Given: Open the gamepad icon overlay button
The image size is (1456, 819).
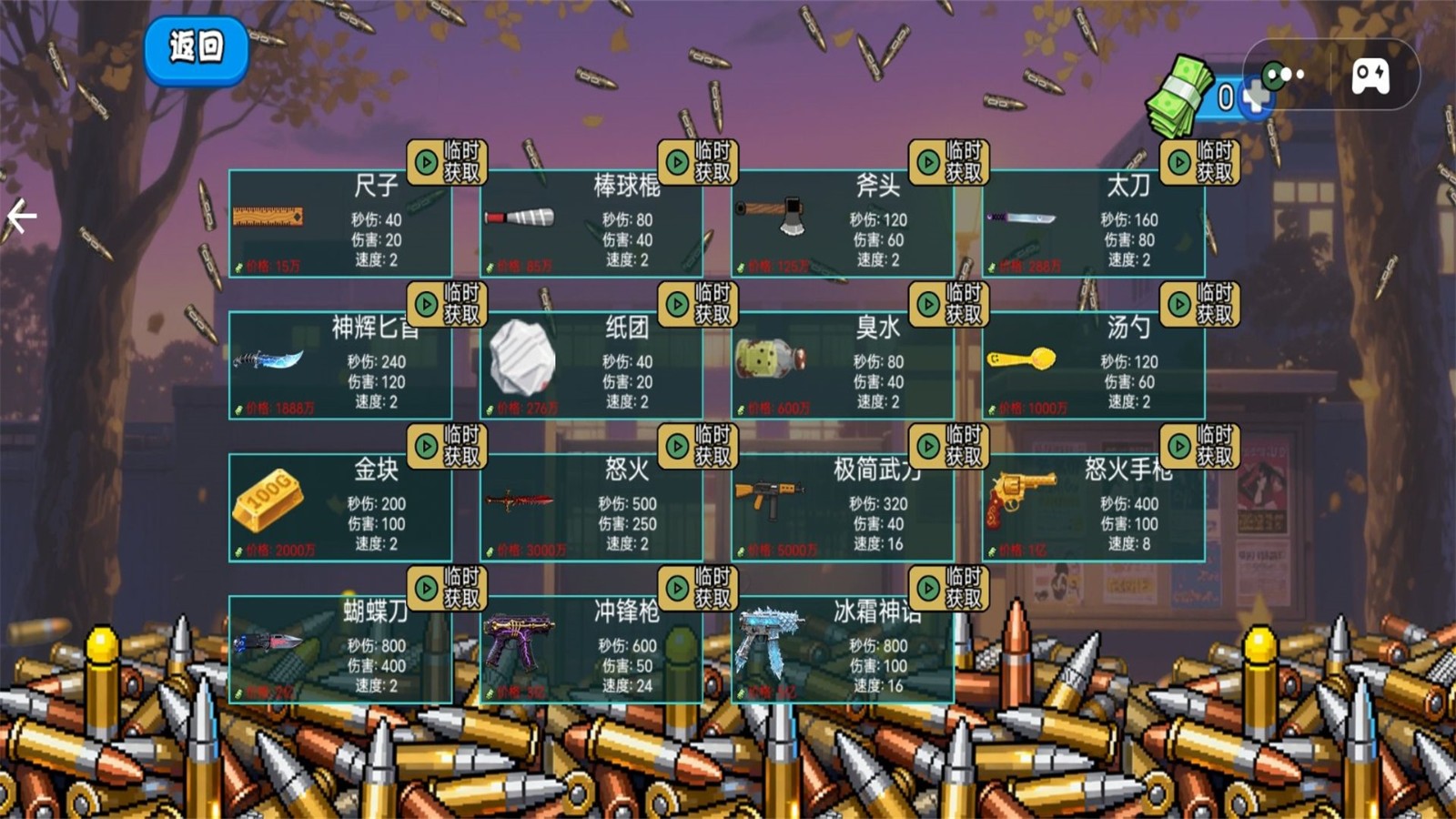Looking at the screenshot, I should coord(1370,76).
